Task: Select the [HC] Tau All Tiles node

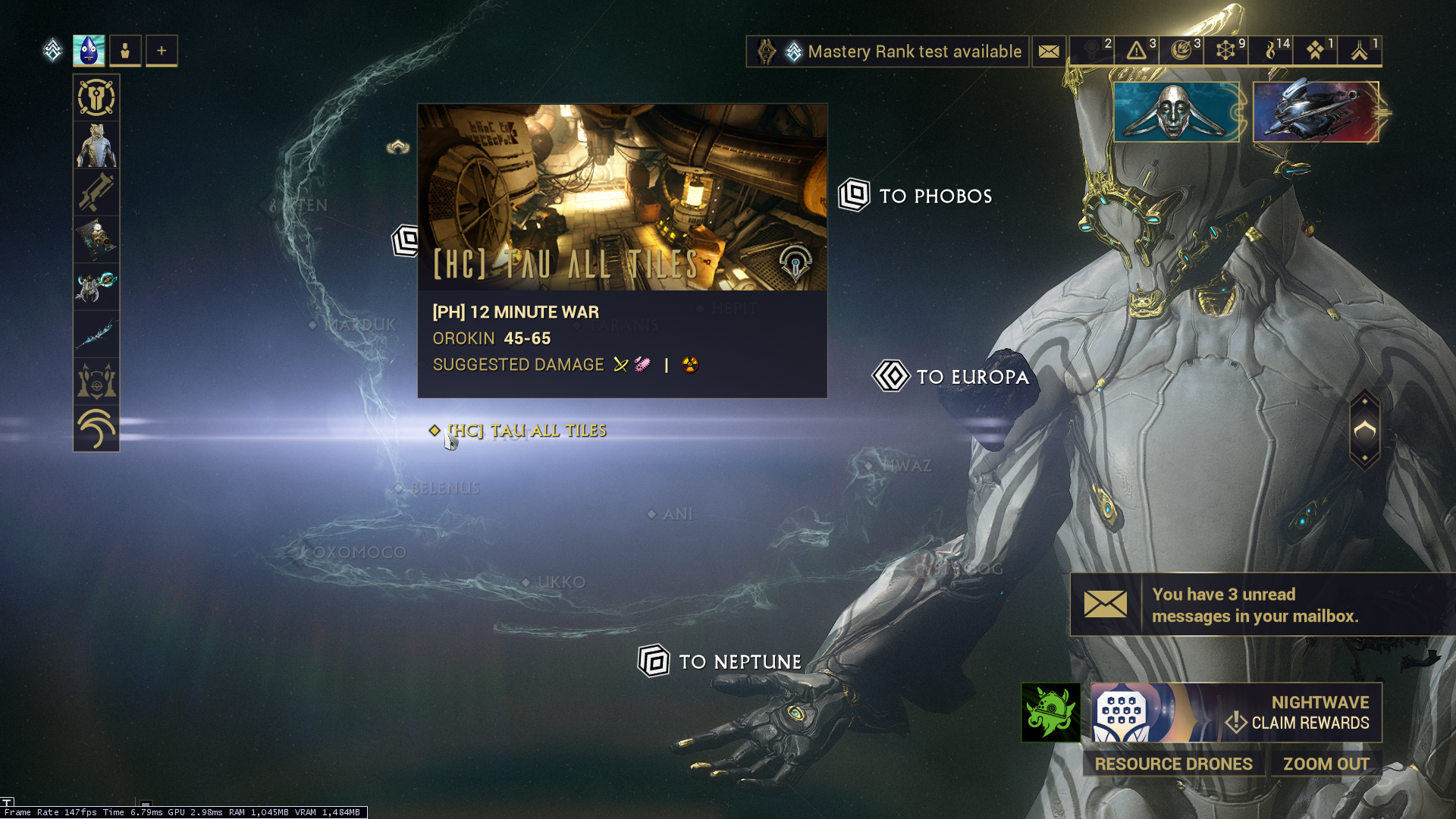Action: point(526,431)
